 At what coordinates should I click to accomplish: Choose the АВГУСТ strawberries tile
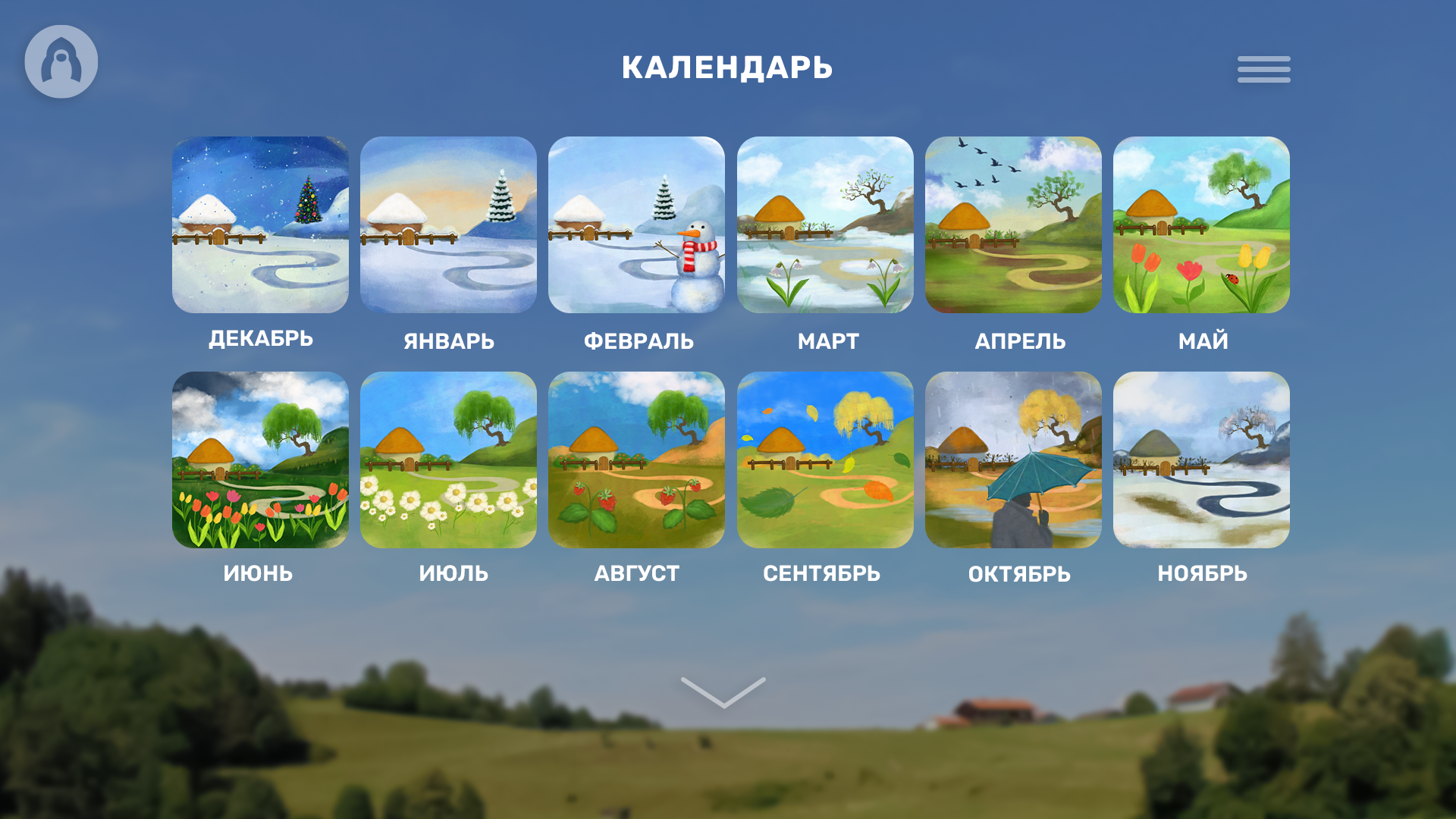pyautogui.click(x=636, y=460)
